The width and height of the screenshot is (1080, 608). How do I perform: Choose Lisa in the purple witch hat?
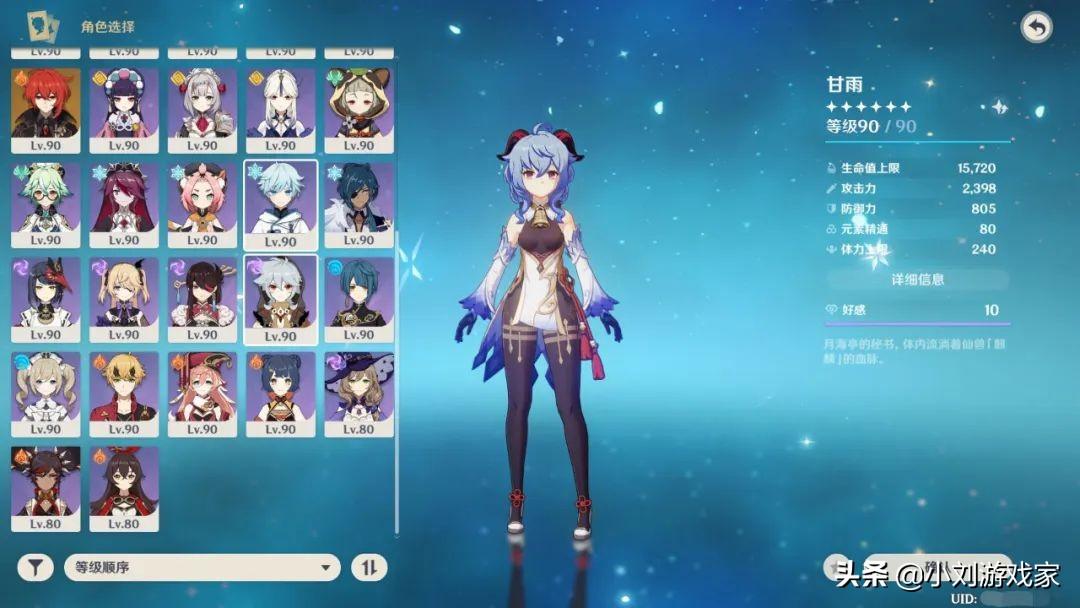tap(358, 393)
